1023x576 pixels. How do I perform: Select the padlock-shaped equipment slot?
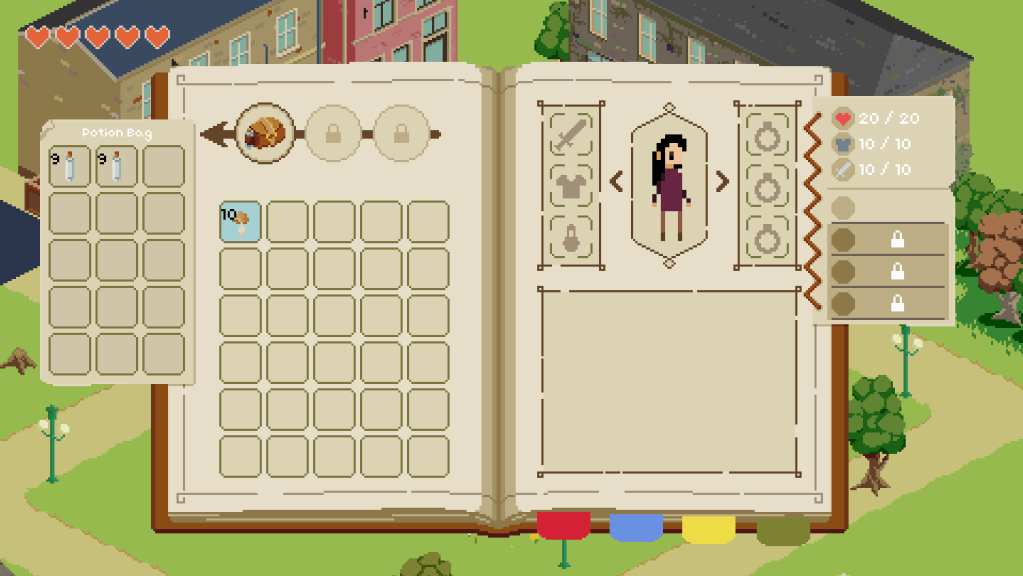(x=571, y=238)
